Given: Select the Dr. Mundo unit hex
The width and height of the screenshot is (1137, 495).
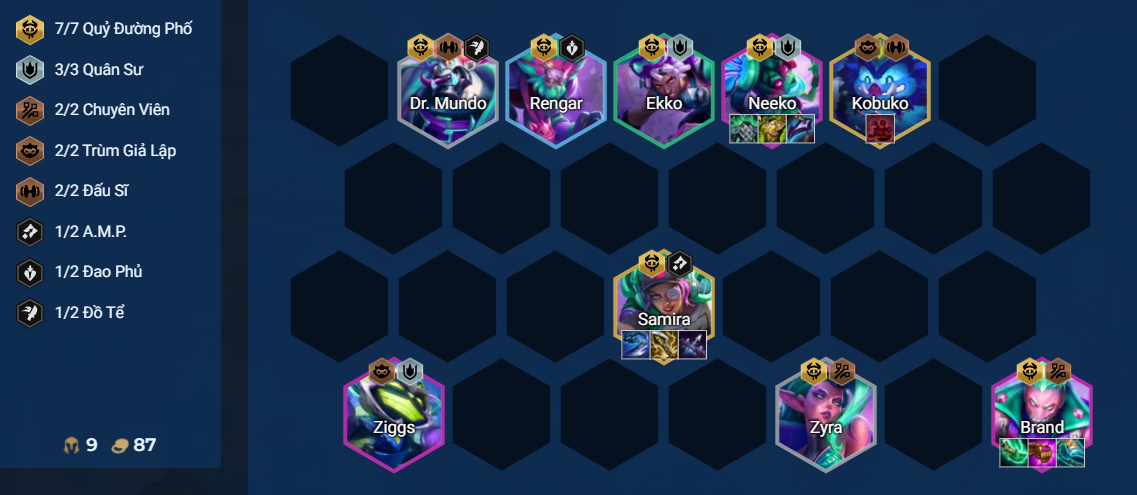Looking at the screenshot, I should pyautogui.click(x=448, y=97).
